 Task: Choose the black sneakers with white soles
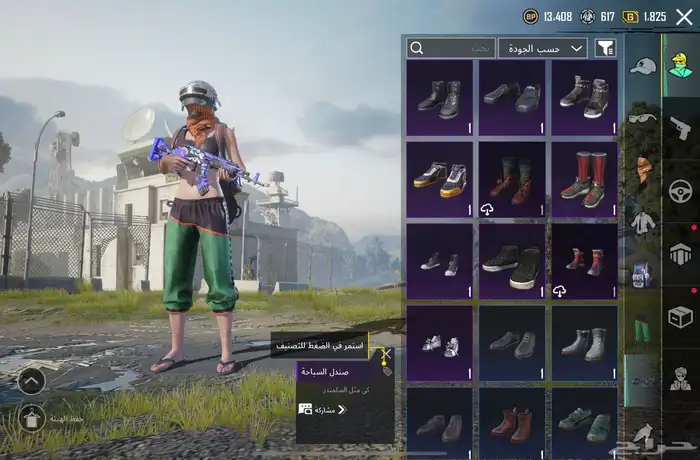click(512, 264)
